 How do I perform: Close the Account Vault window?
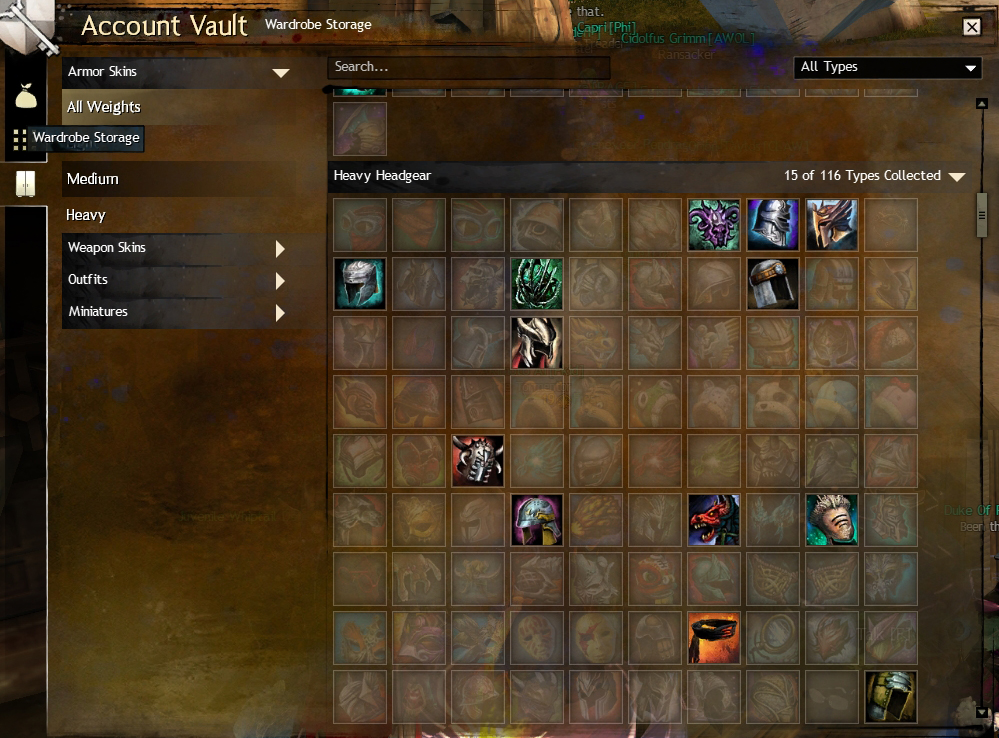point(971,27)
